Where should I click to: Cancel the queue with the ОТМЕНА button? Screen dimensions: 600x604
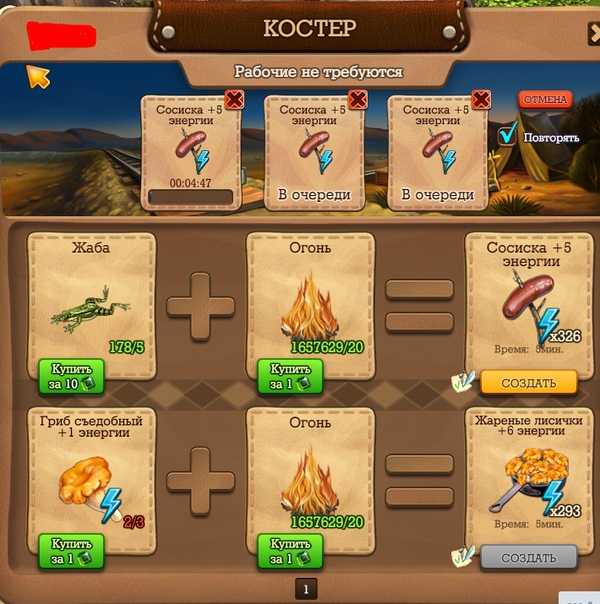pyautogui.click(x=544, y=100)
